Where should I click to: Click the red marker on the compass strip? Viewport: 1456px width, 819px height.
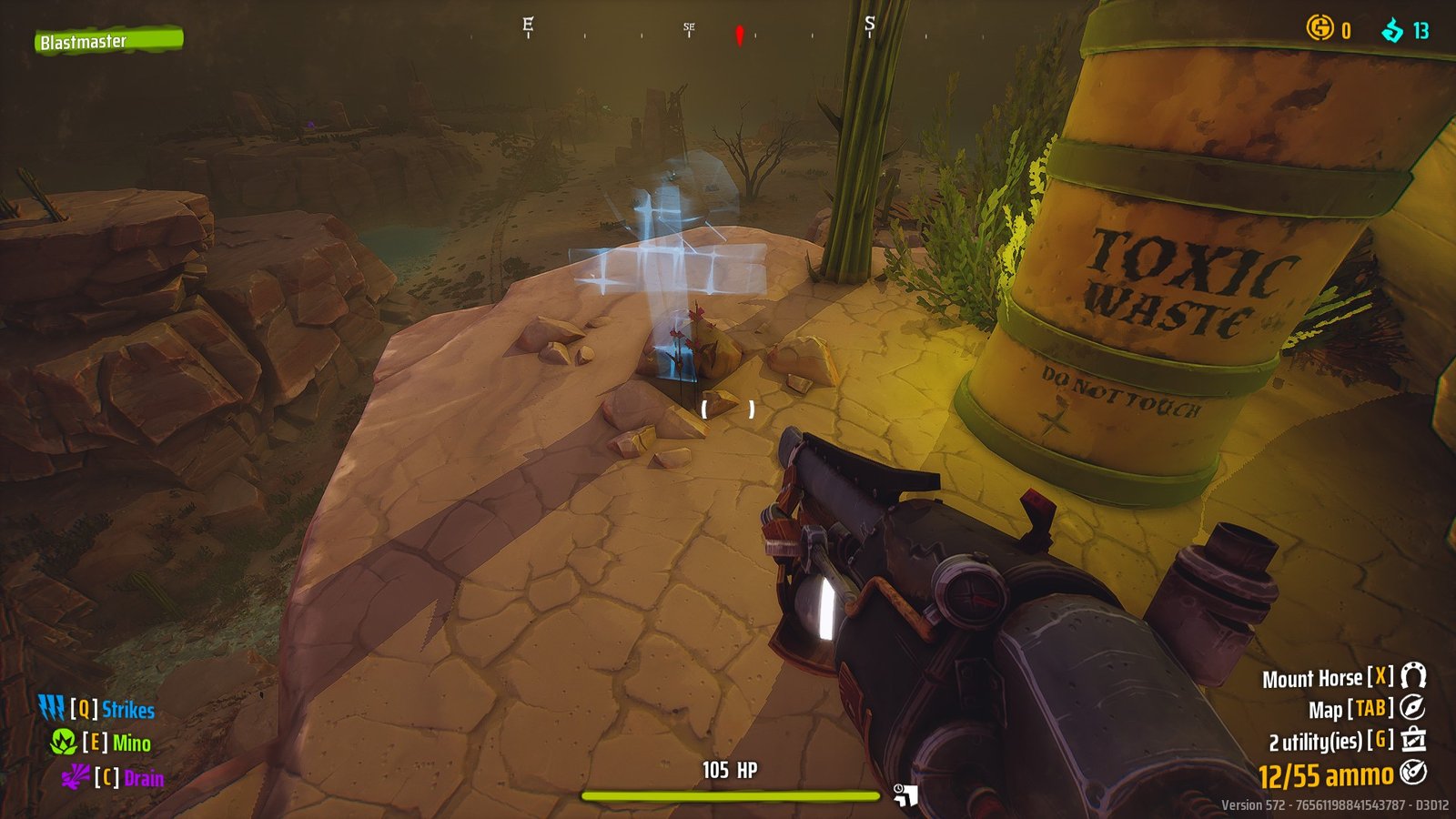(738, 34)
